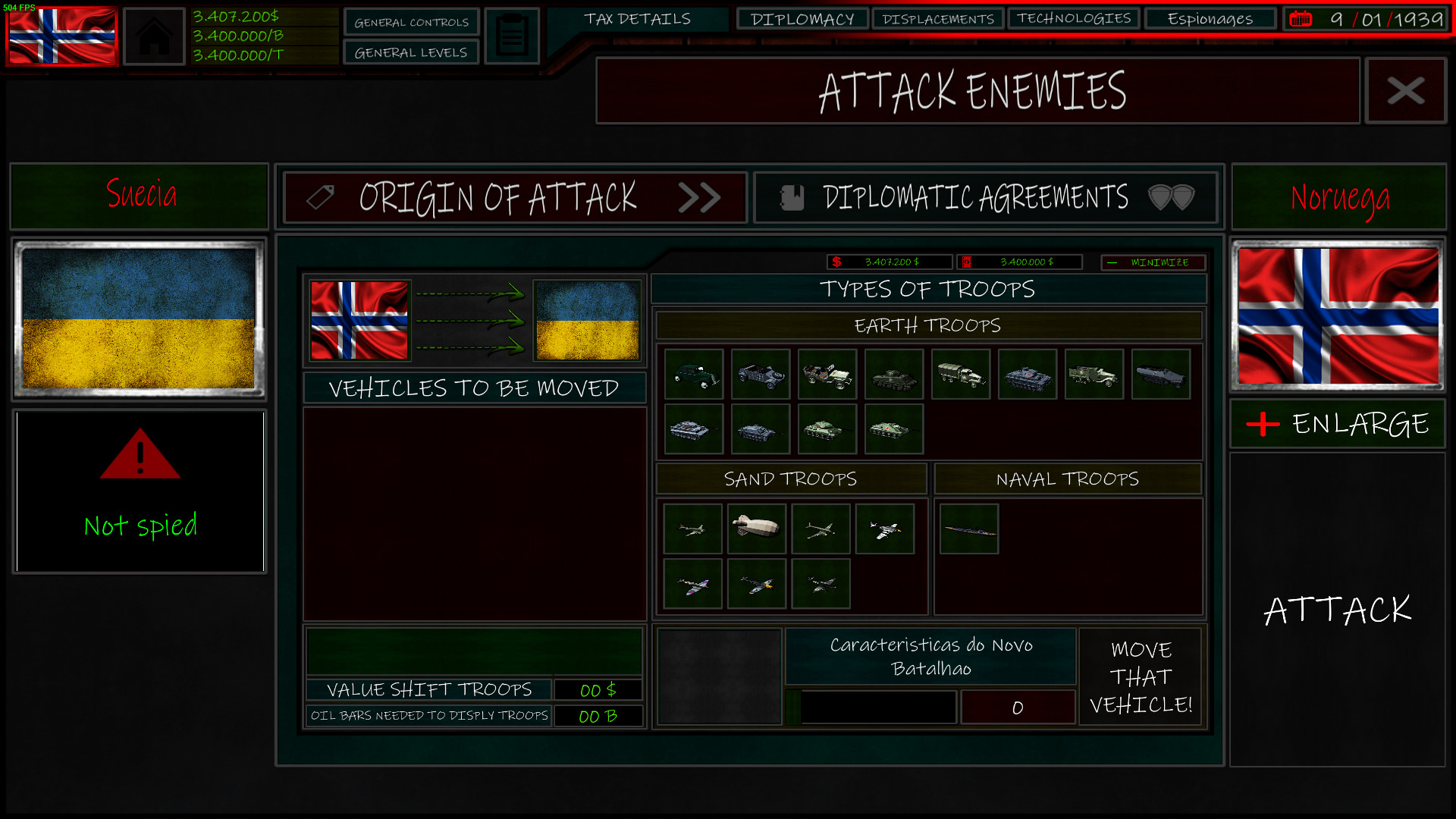
Task: Expand the Noruega flag with Enlarge
Action: coord(1337,424)
